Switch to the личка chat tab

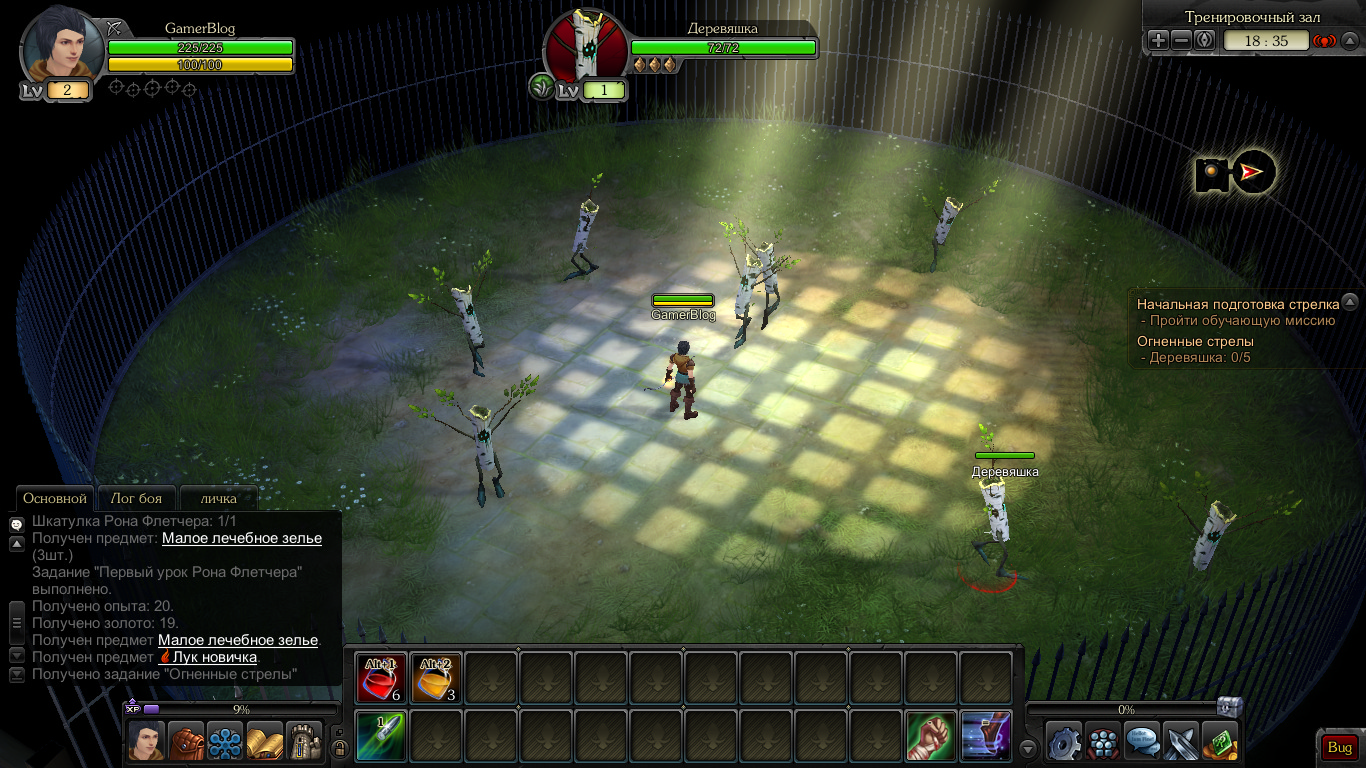coord(218,498)
